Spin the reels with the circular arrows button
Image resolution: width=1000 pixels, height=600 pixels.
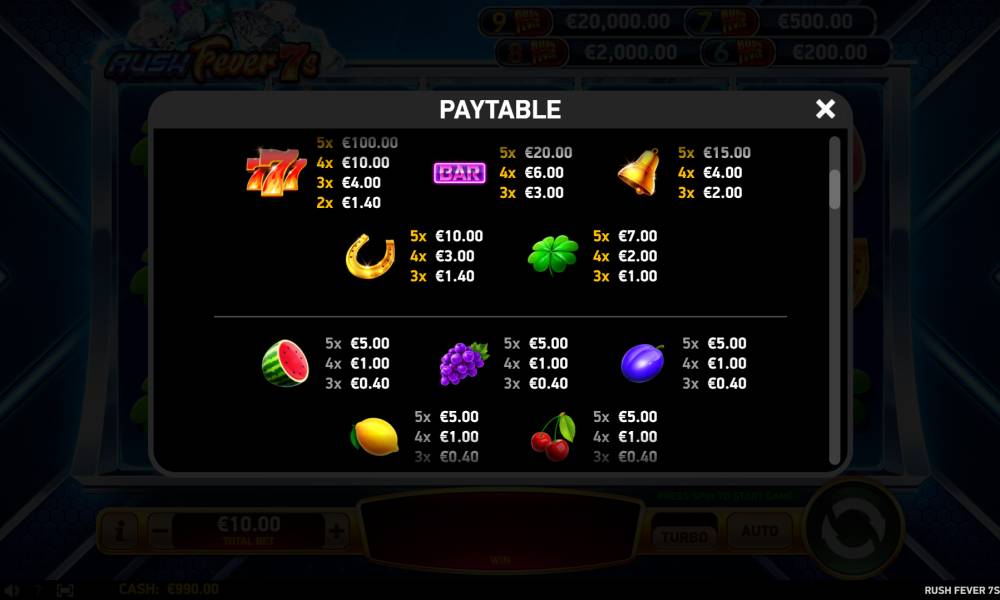(853, 529)
